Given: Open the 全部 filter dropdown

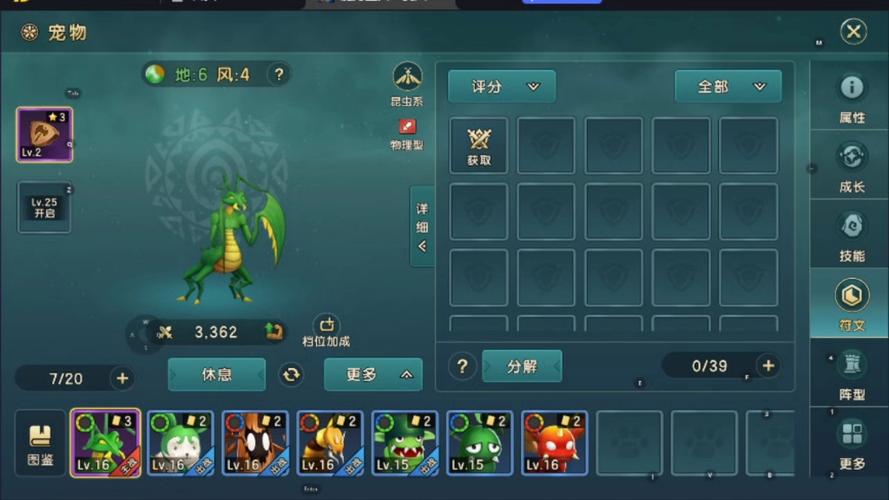Looking at the screenshot, I should click(x=727, y=87).
